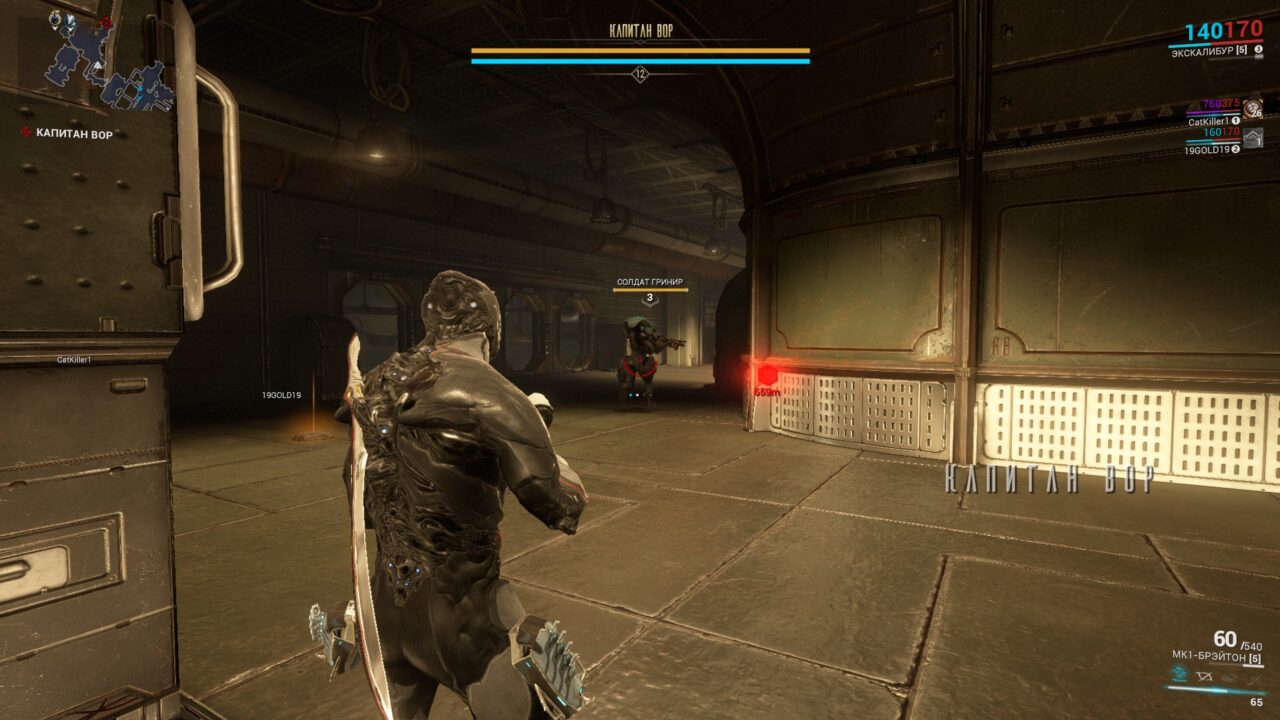Click CatKiller1's rank 26 avatar emblem
Image resolution: width=1280 pixels, height=720 pixels.
(1253, 107)
